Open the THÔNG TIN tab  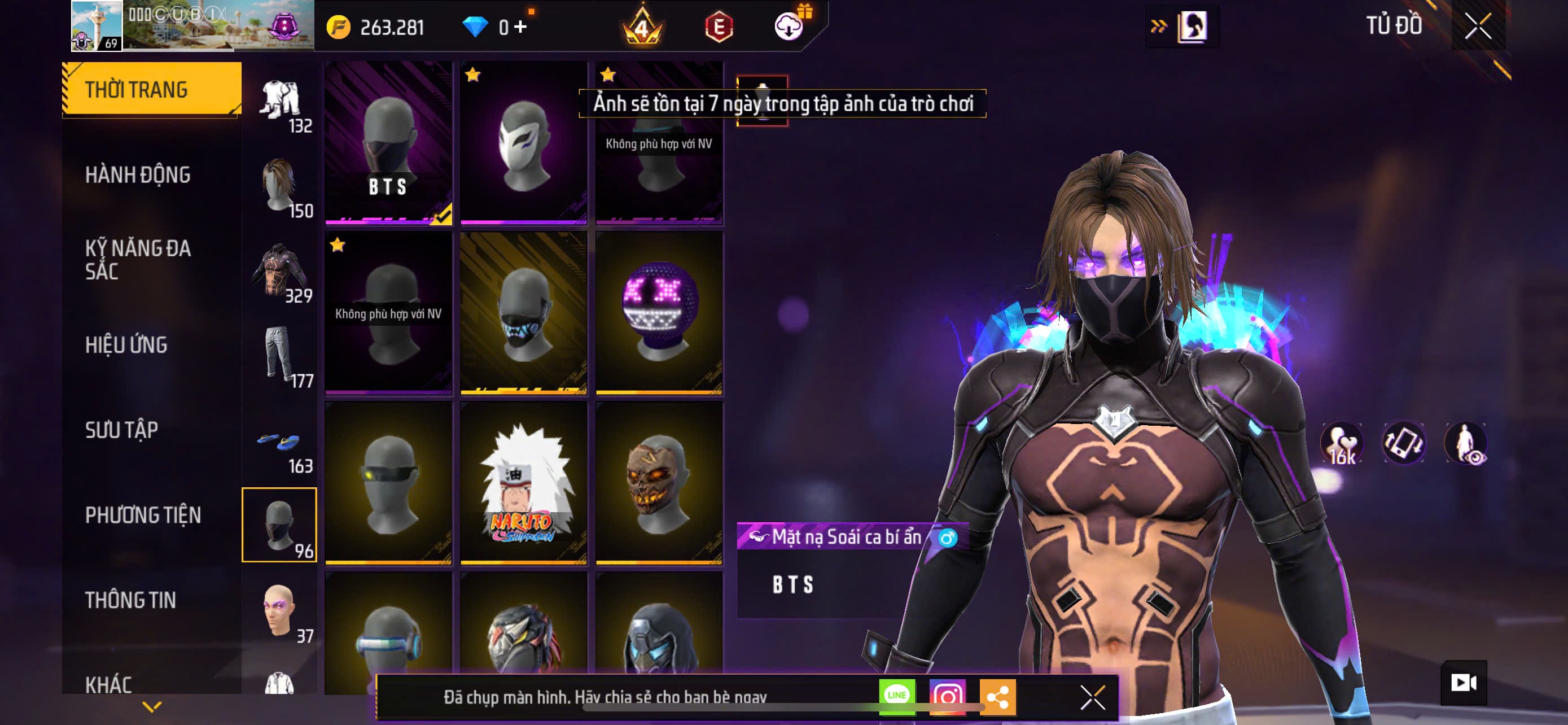[130, 600]
